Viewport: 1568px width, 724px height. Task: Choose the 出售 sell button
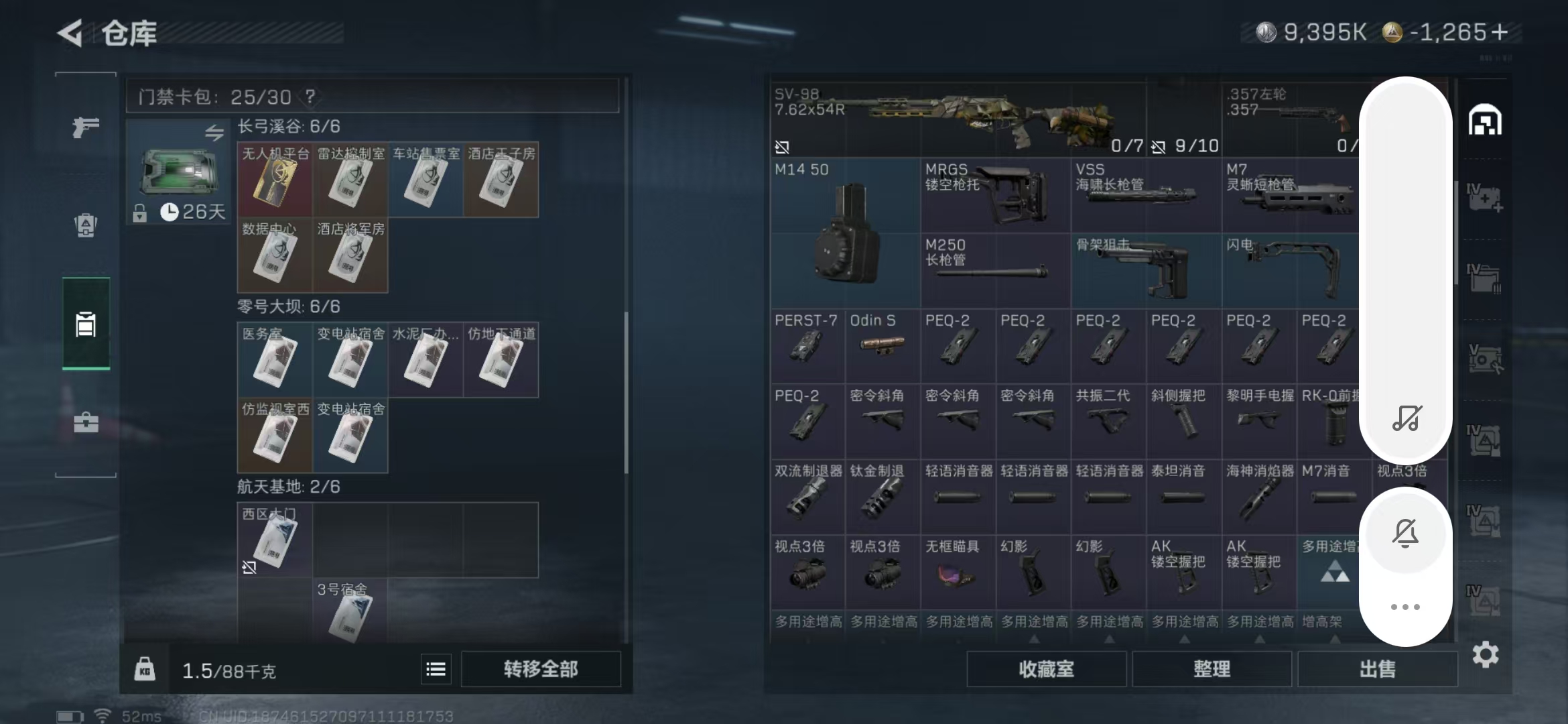point(1377,669)
